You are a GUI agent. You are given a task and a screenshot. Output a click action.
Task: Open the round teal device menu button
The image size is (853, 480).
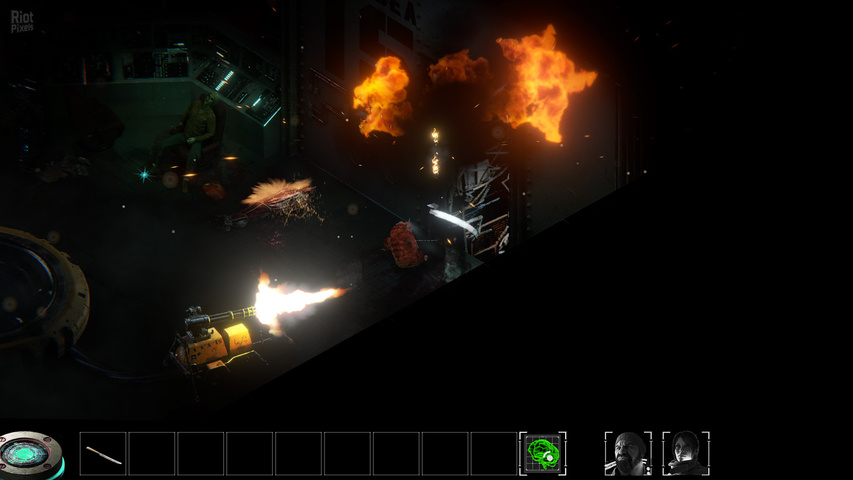30,455
